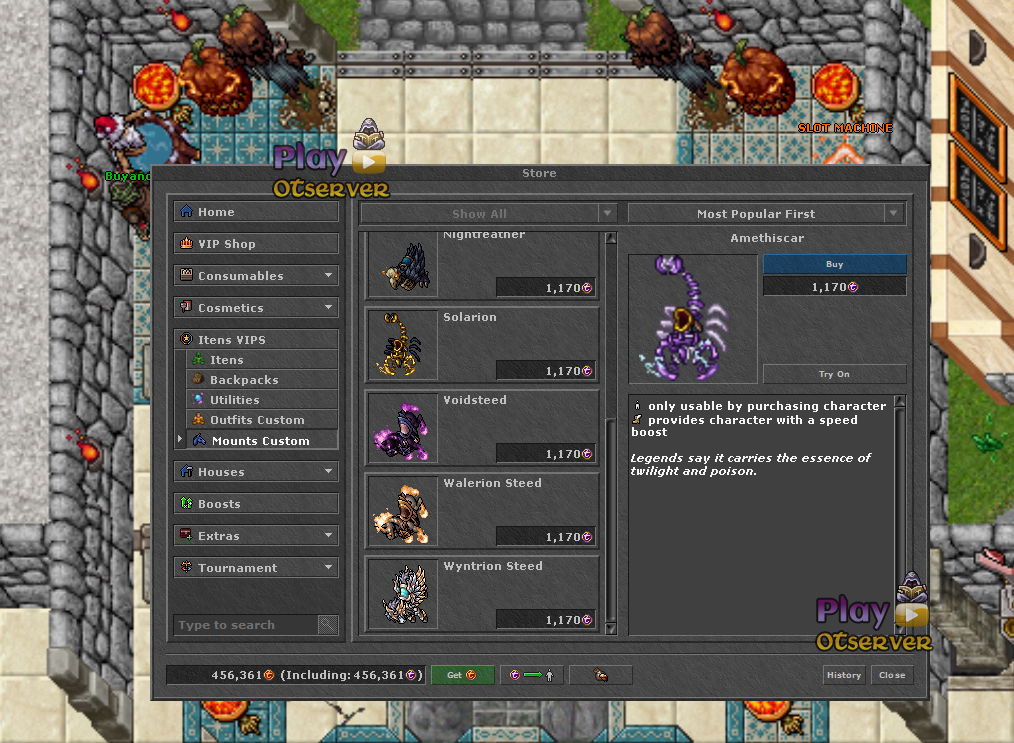Close the Store window

(891, 675)
